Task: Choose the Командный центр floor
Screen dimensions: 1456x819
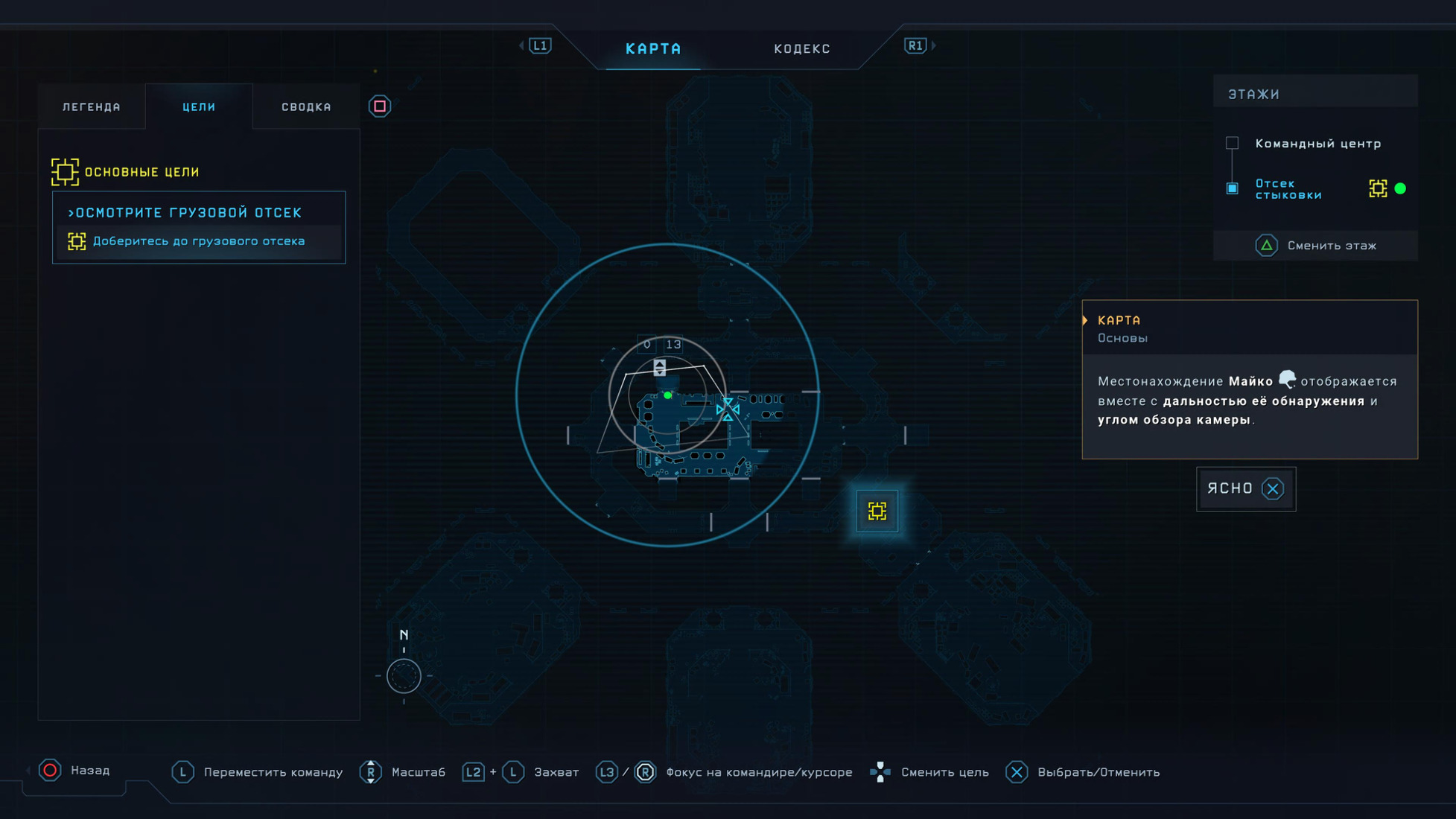Action: coord(1317,144)
